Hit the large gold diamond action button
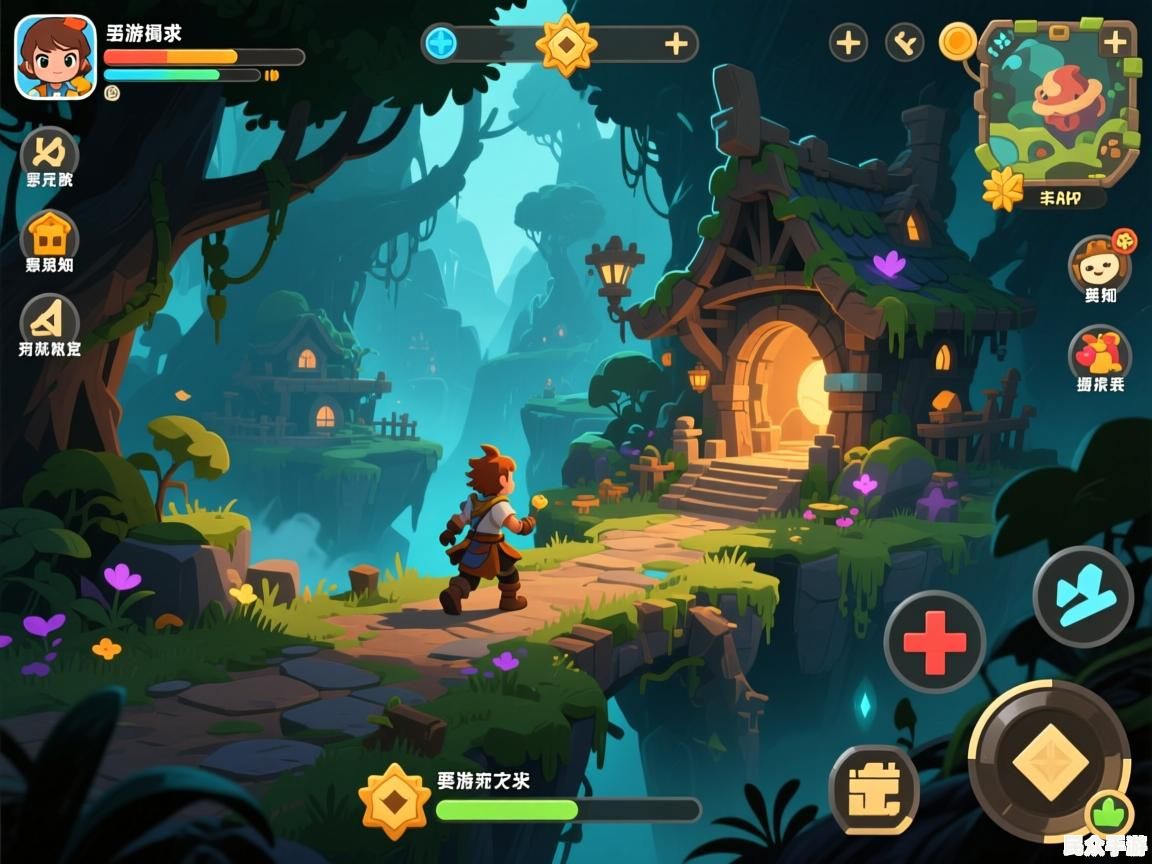 (x=1049, y=763)
